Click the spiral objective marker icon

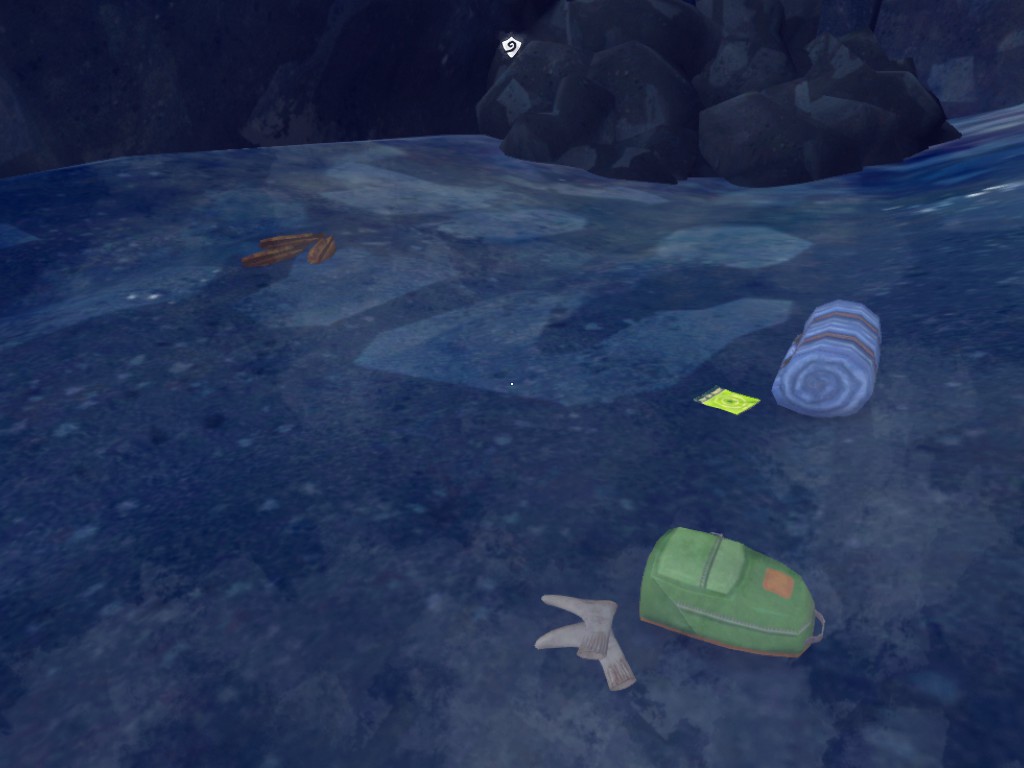click(511, 46)
